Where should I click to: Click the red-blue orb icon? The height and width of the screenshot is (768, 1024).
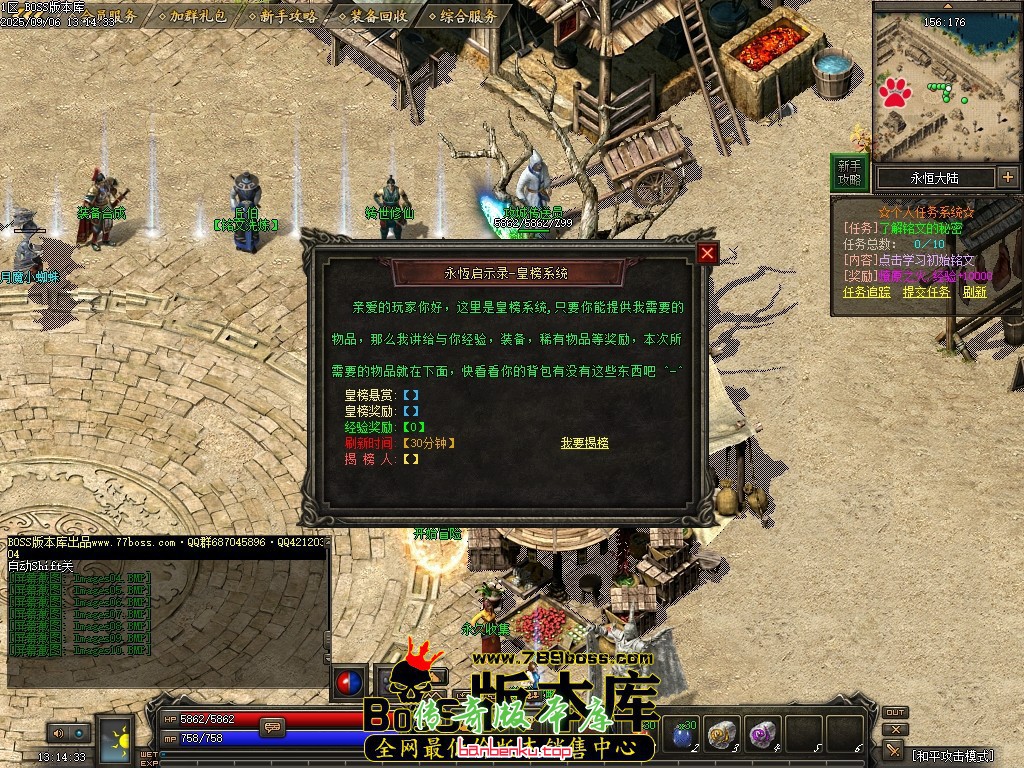(349, 681)
